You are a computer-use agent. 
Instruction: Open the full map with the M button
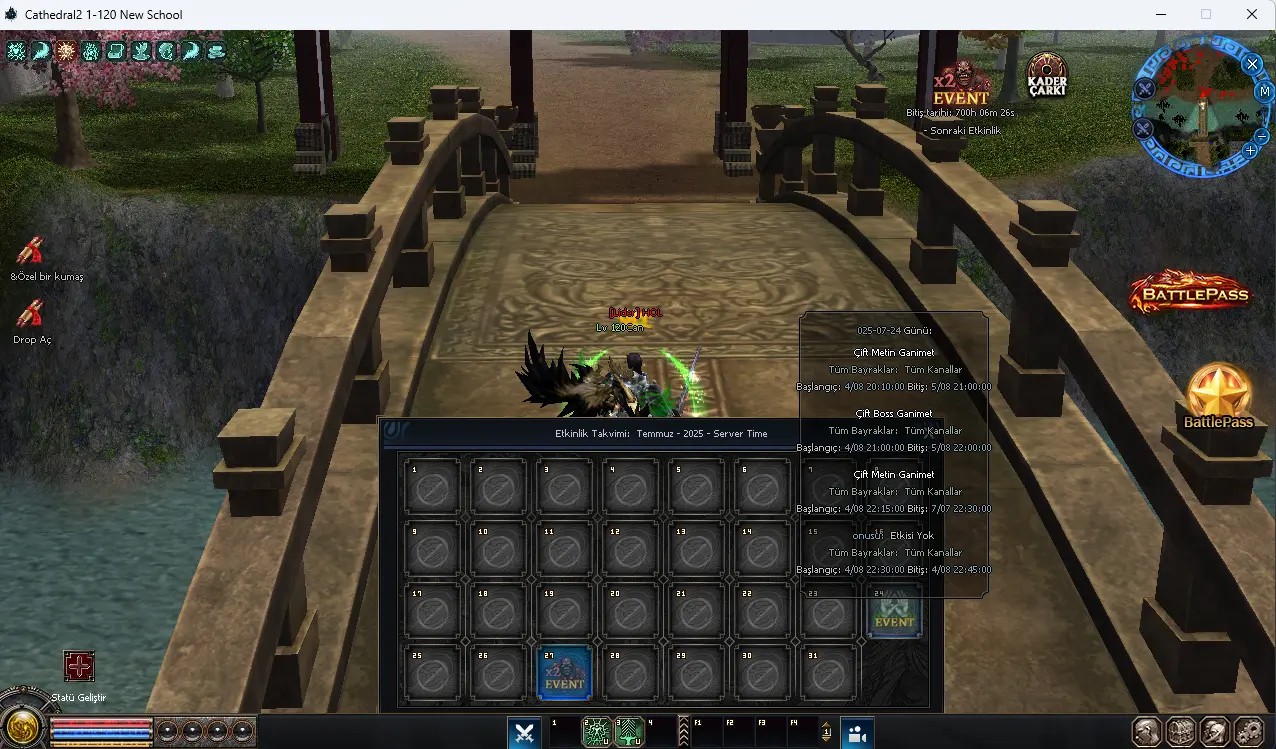[x=1264, y=92]
